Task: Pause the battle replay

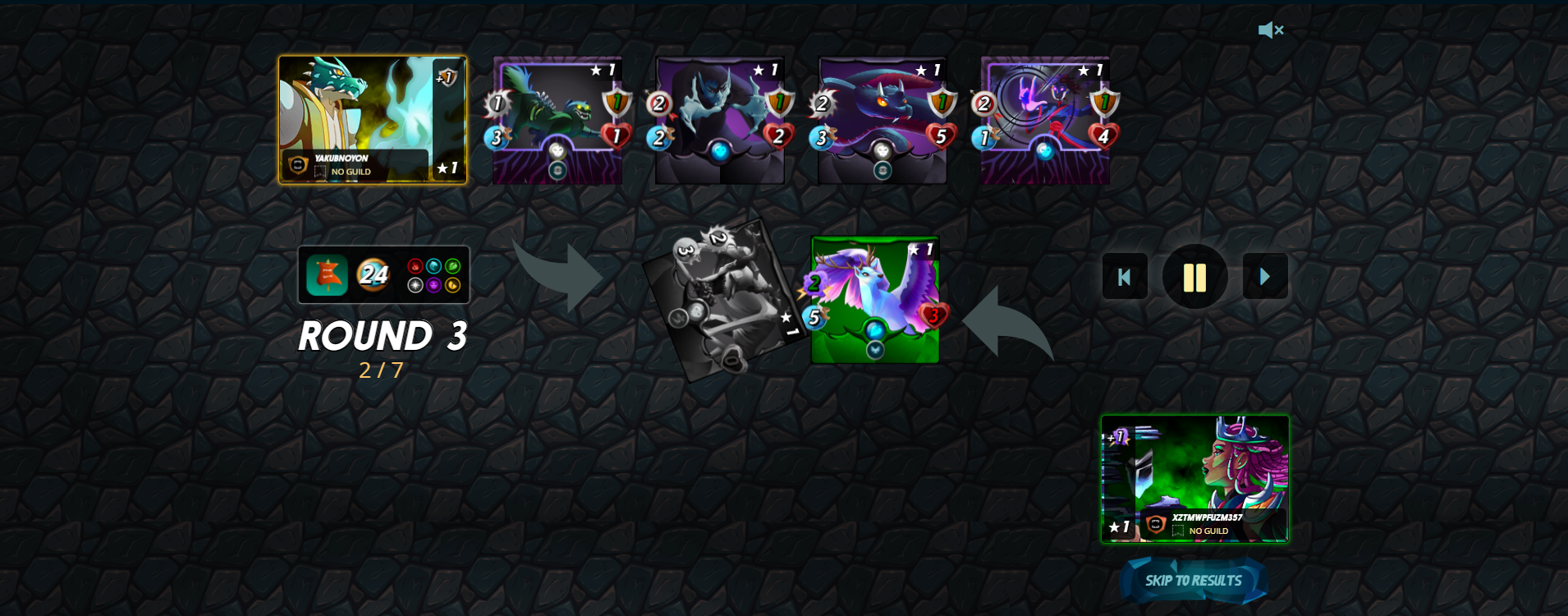Action: pyautogui.click(x=1195, y=277)
